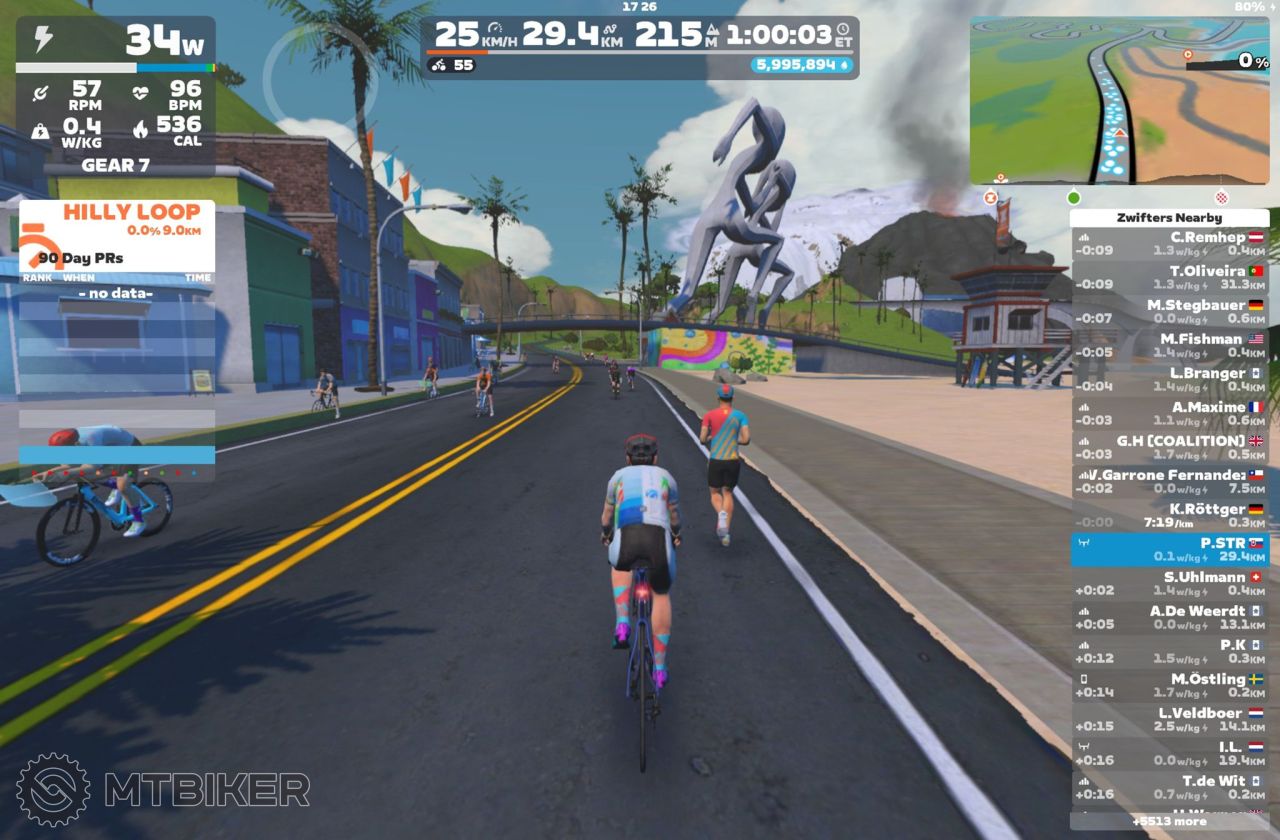The image size is (1280, 840).
Task: Choose A.De Weerdt rider row
Action: point(1169,618)
